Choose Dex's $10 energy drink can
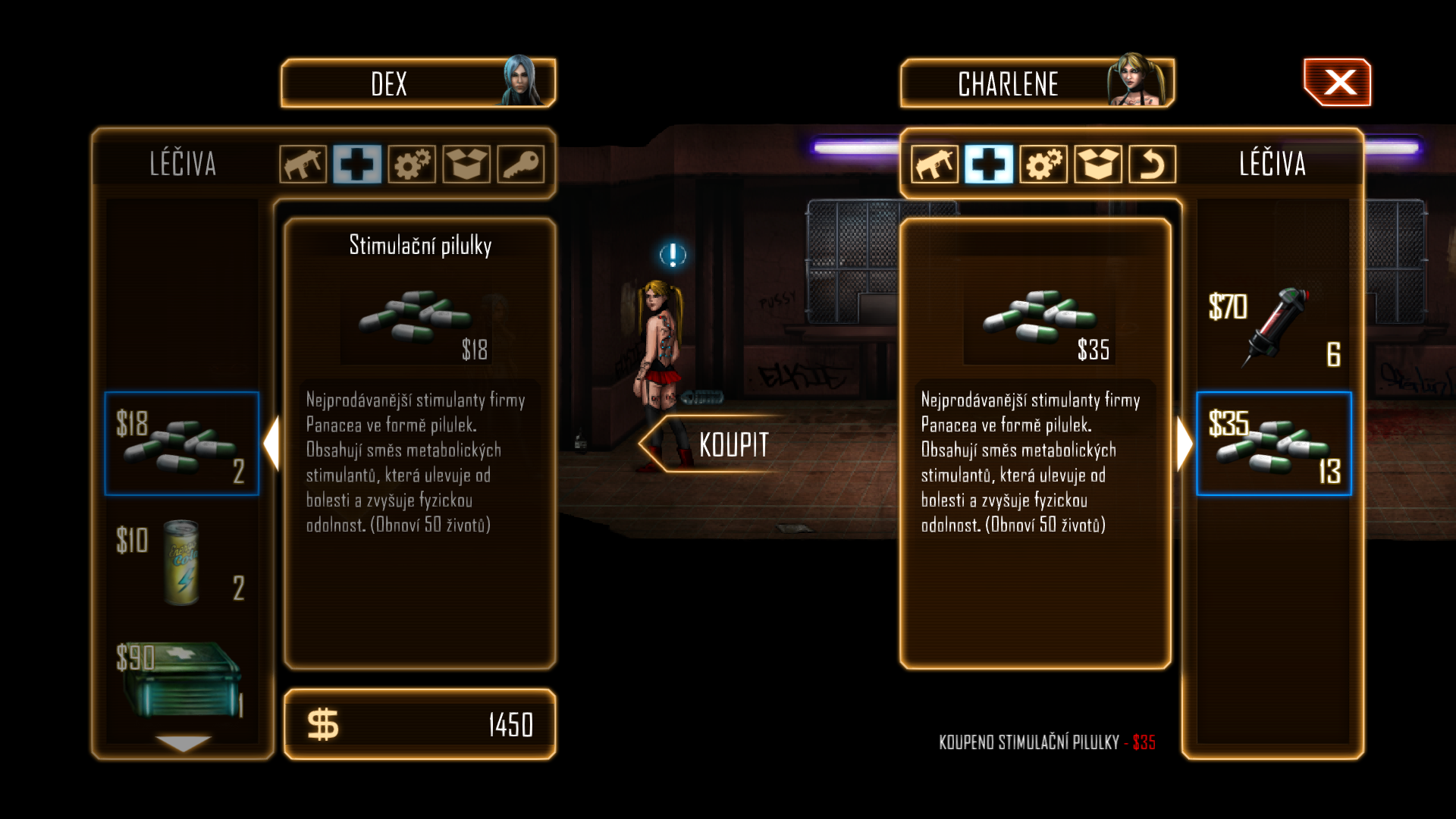Screen dimensions: 1456x819 coord(182,563)
